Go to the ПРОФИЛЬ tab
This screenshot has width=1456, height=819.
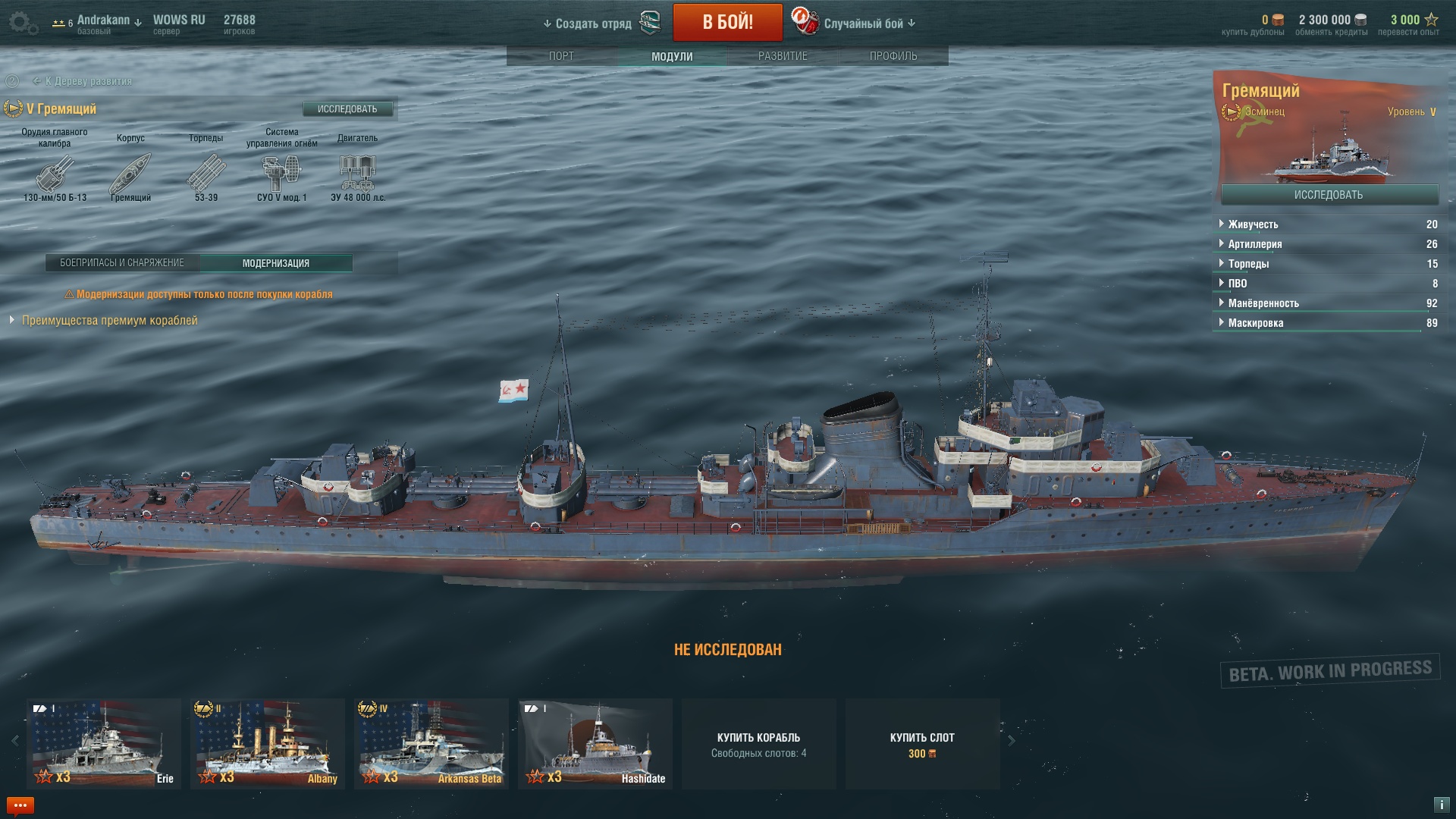coord(893,56)
